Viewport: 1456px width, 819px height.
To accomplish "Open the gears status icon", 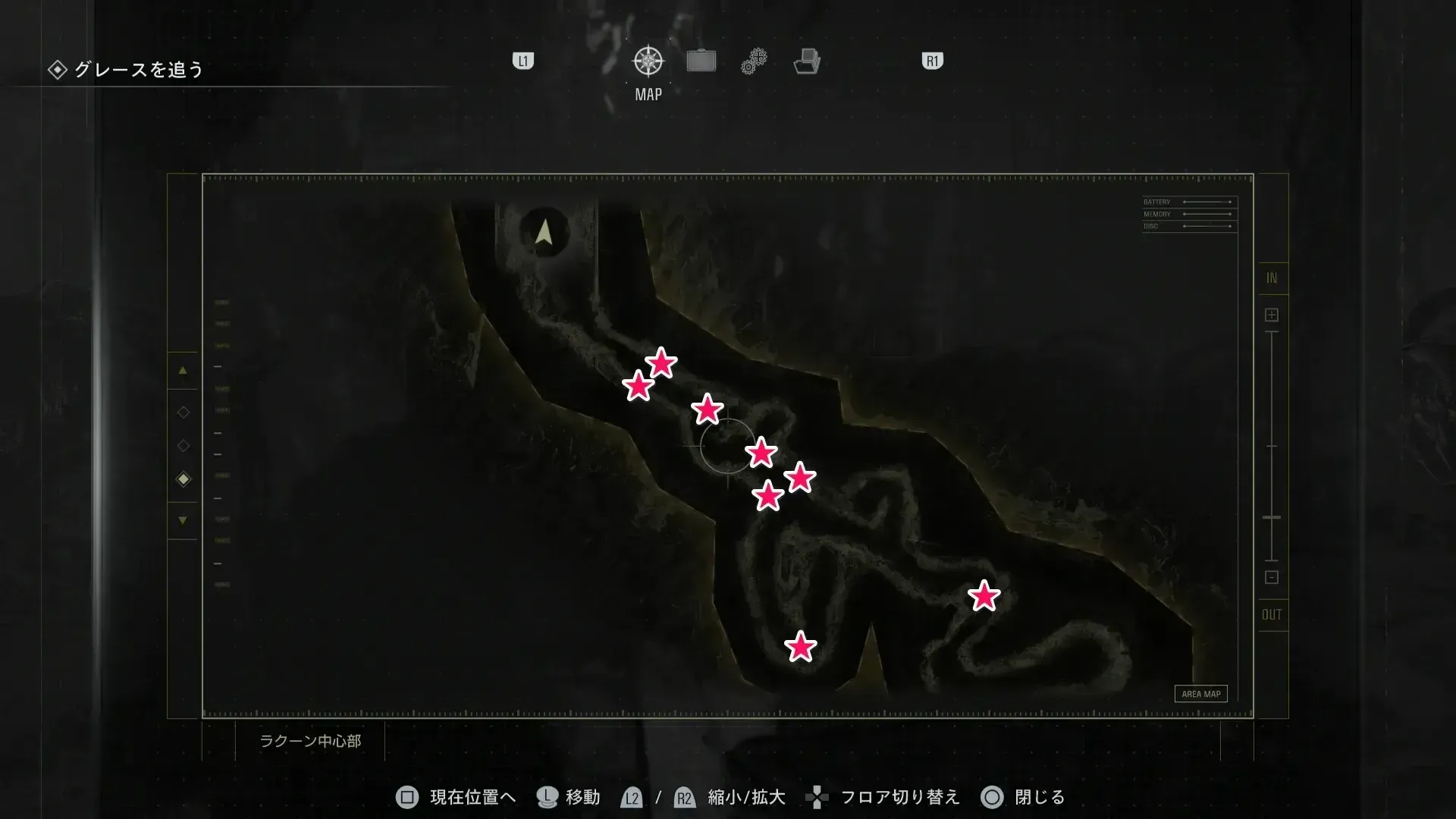I will pyautogui.click(x=754, y=60).
